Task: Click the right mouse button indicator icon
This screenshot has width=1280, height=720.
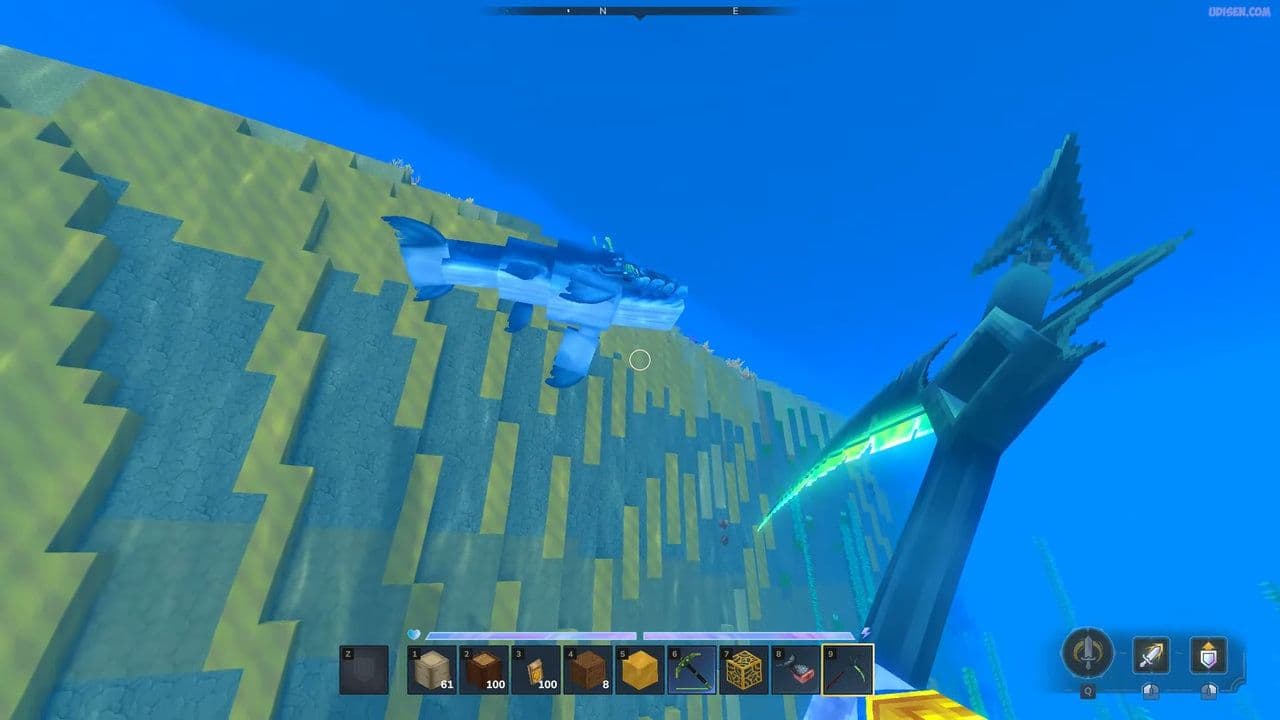Action: pos(1209,690)
